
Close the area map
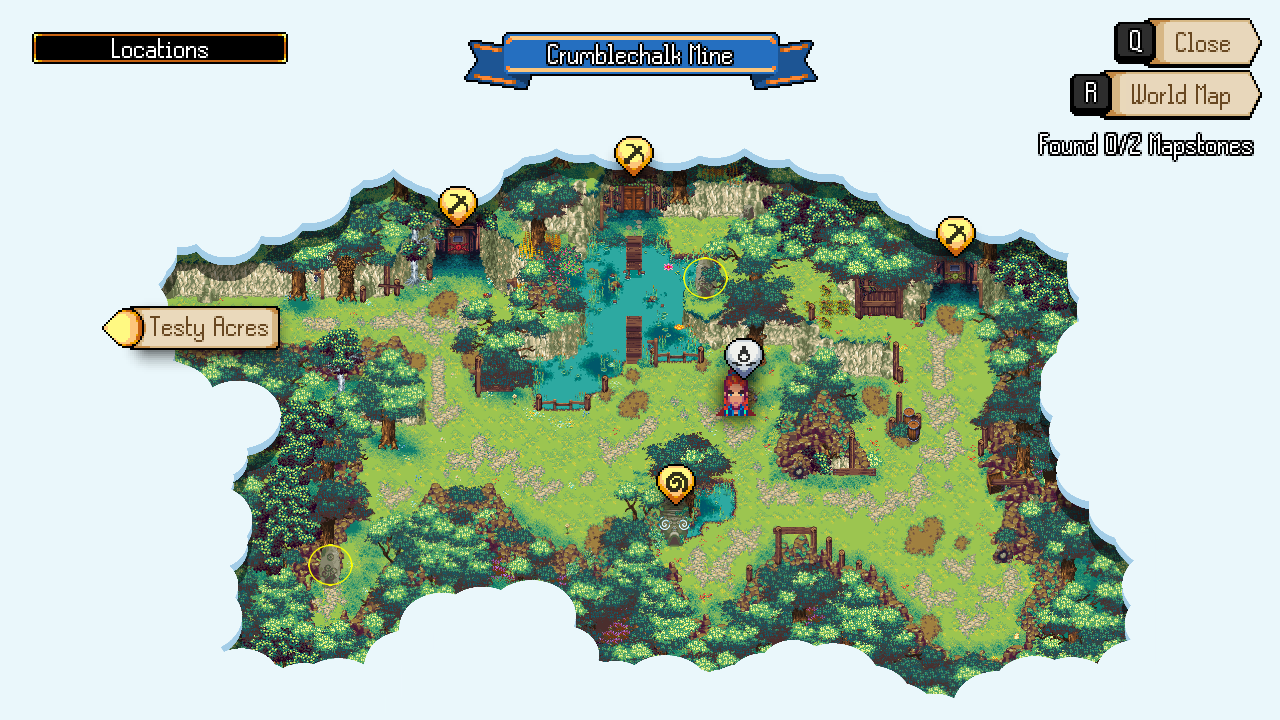1201,43
